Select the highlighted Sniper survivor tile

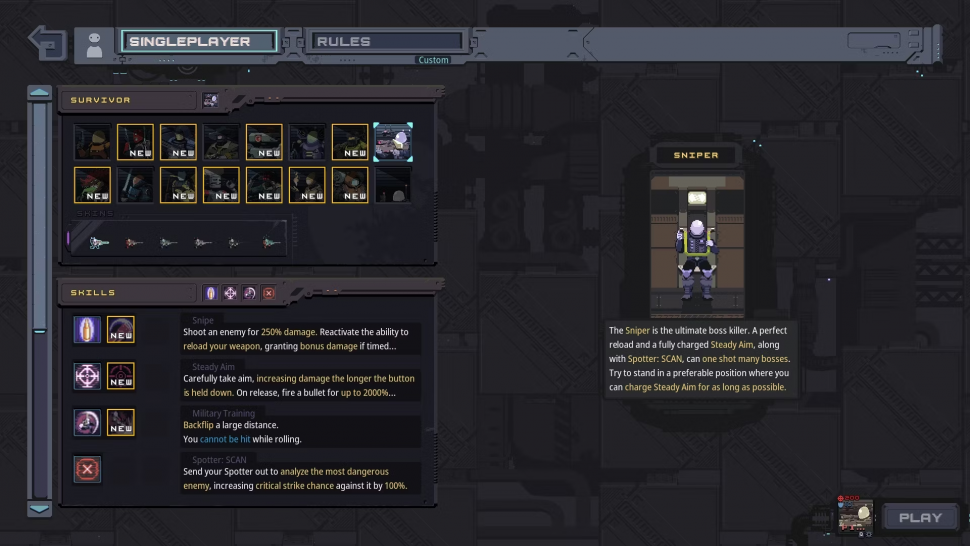pos(392,142)
